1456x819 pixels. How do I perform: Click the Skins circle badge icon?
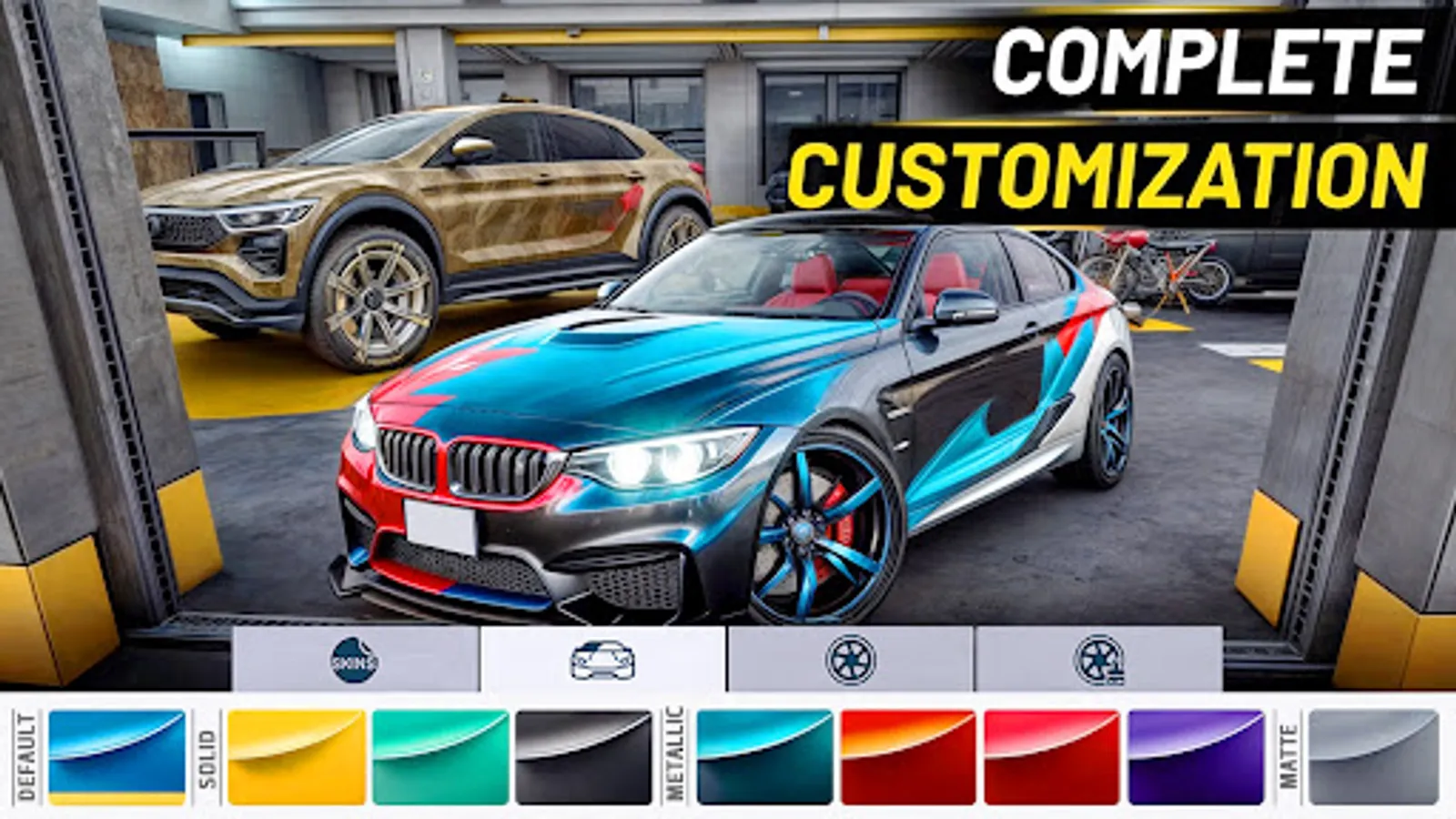pos(355,657)
